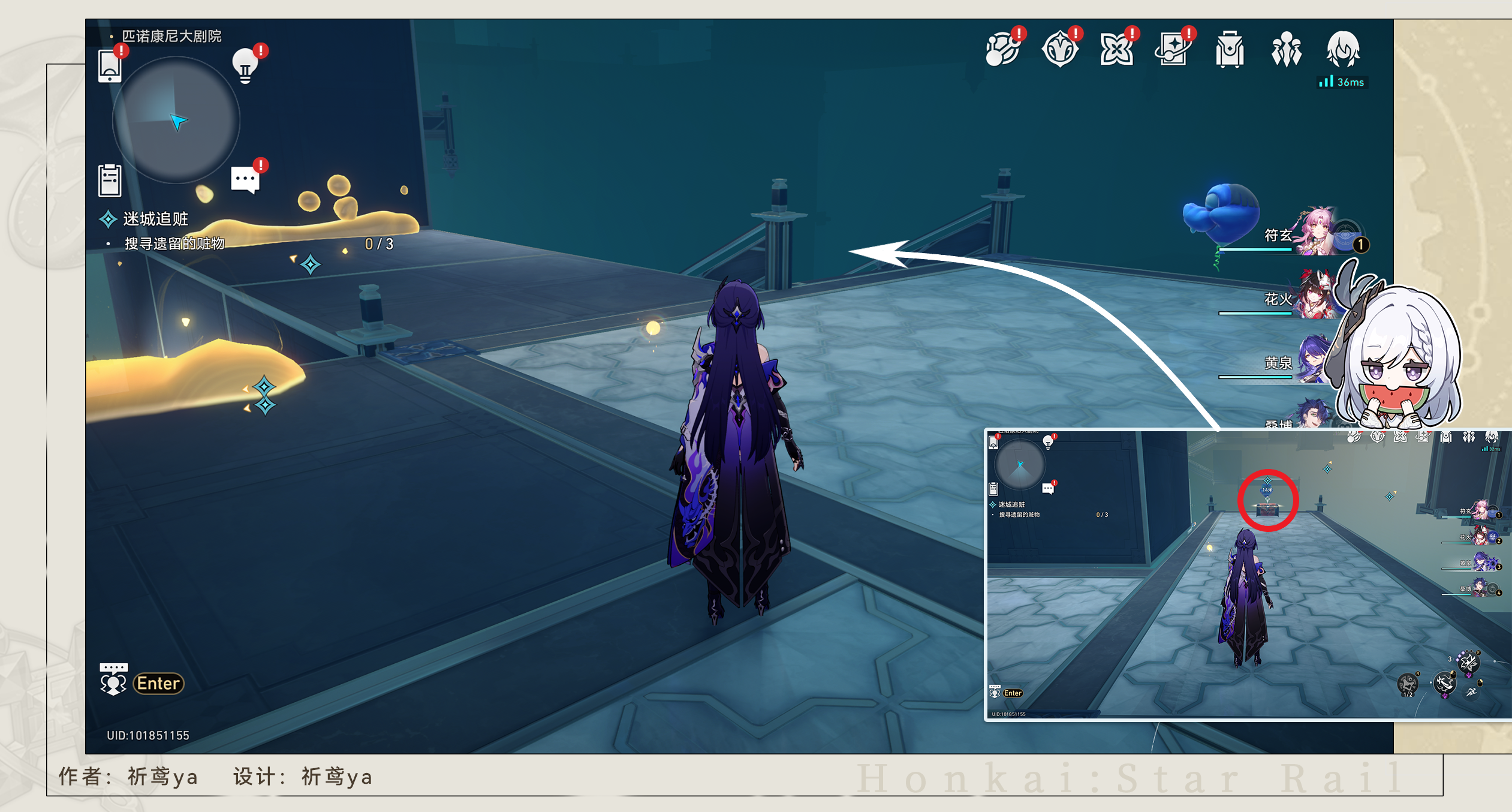Viewport: 1512px width, 812px height.
Task: Open the lightbulb tips icon
Action: 245,65
